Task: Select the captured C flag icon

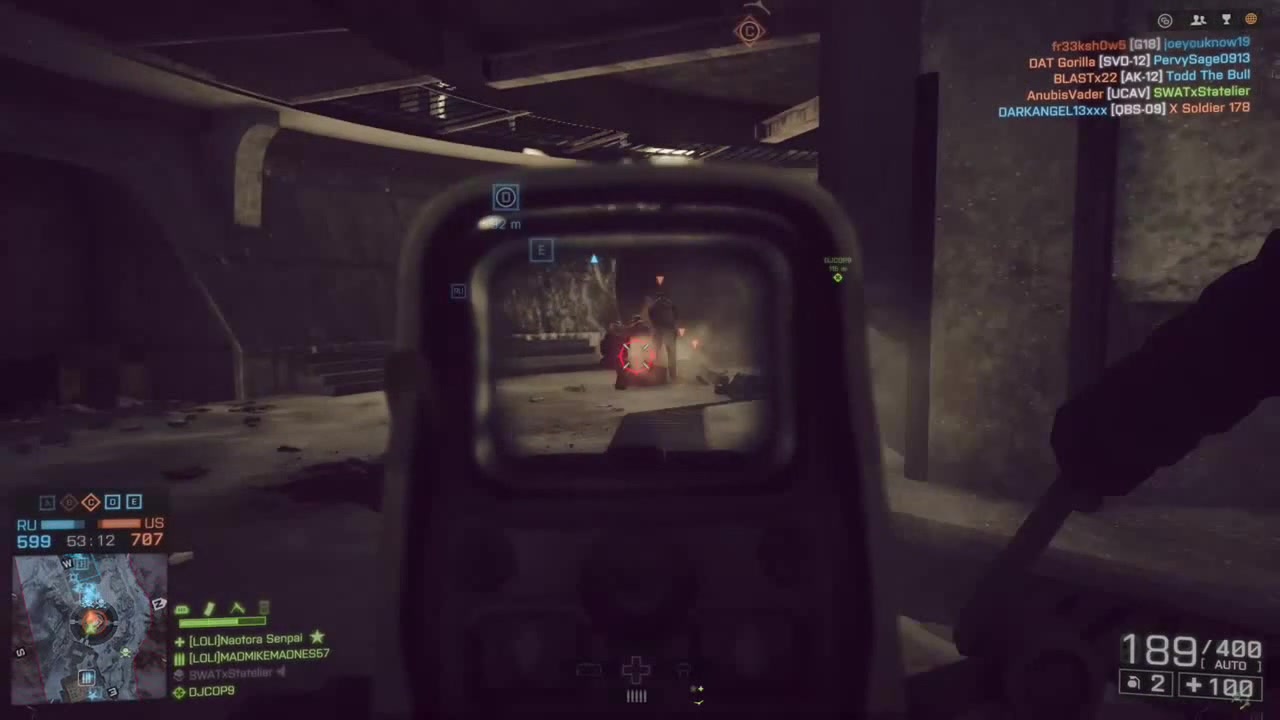Action: coord(91,502)
